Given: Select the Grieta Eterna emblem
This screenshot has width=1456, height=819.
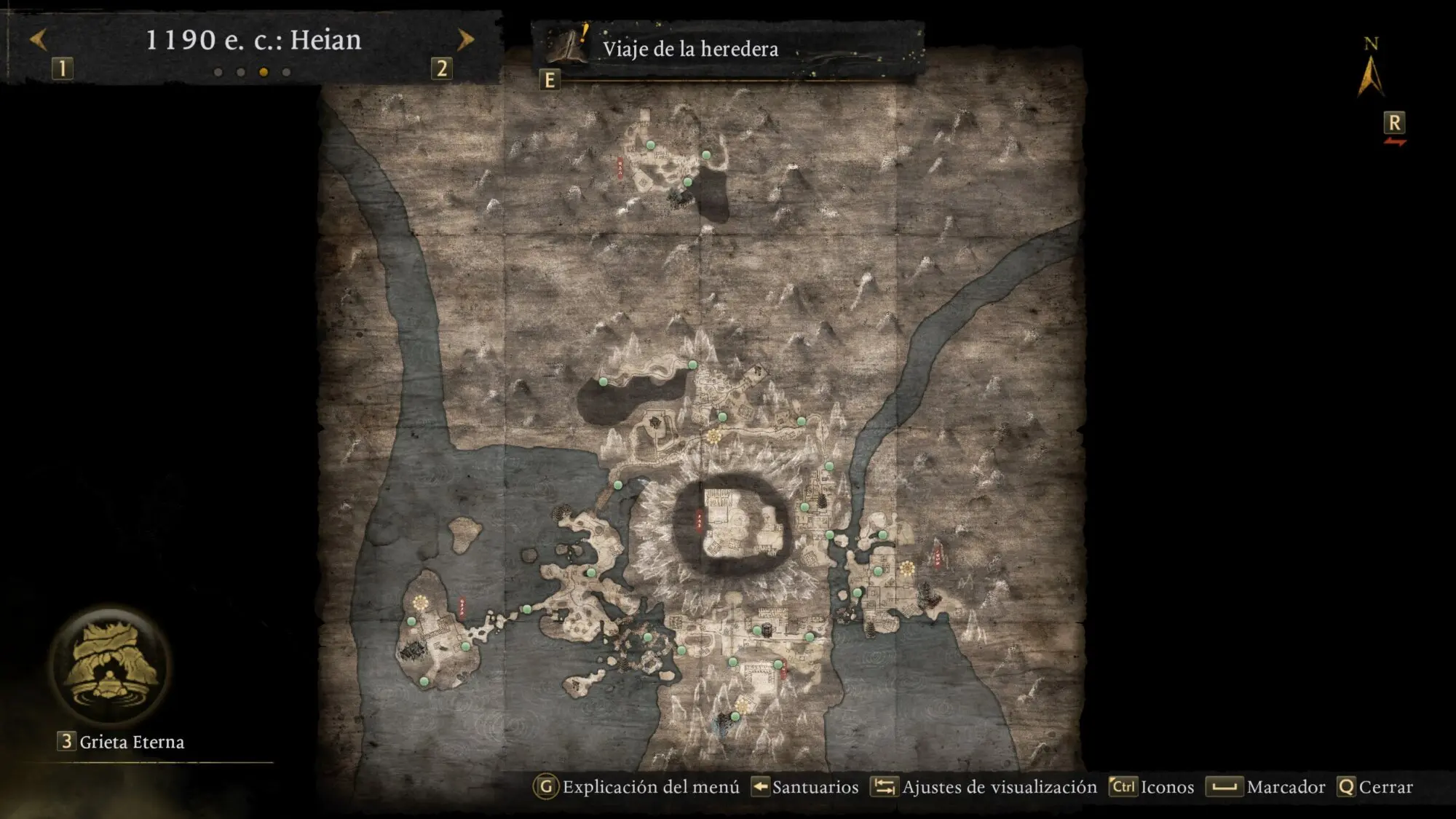Looking at the screenshot, I should tap(111, 665).
